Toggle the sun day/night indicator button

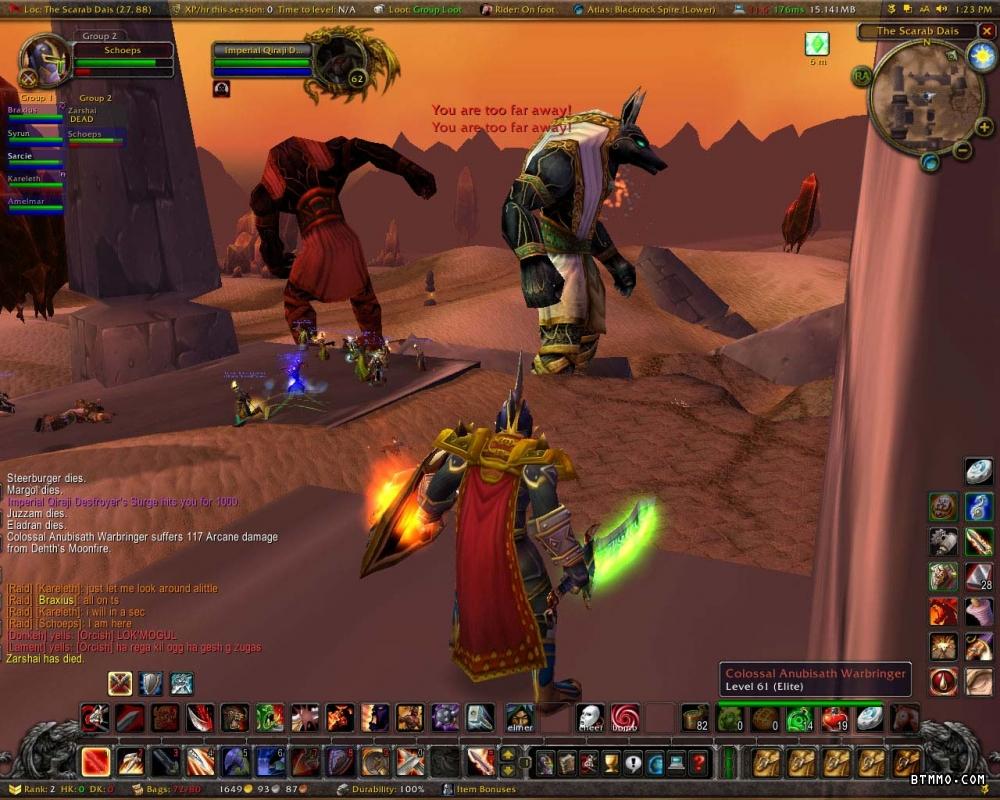point(981,56)
